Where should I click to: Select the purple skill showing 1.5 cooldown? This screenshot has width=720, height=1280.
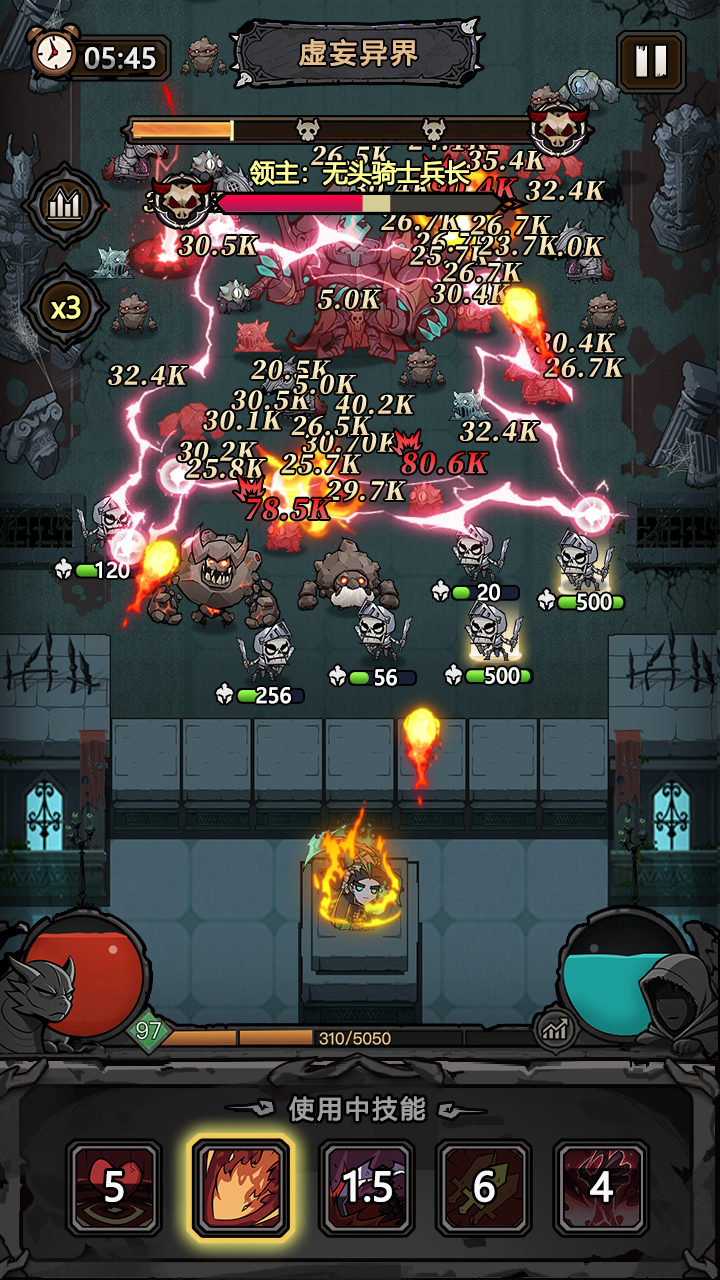click(367, 1187)
